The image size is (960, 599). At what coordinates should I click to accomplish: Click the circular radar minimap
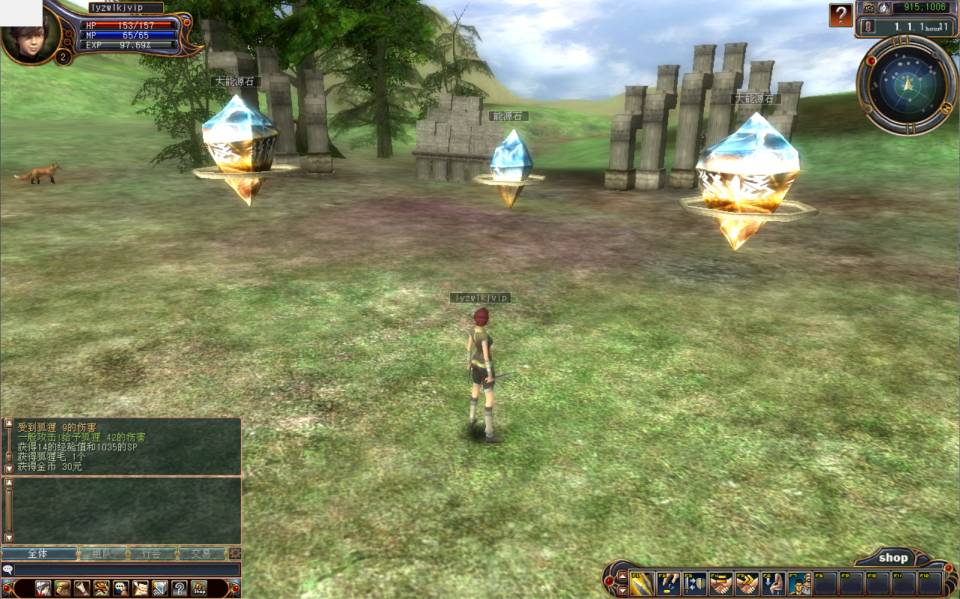pyautogui.click(x=907, y=85)
